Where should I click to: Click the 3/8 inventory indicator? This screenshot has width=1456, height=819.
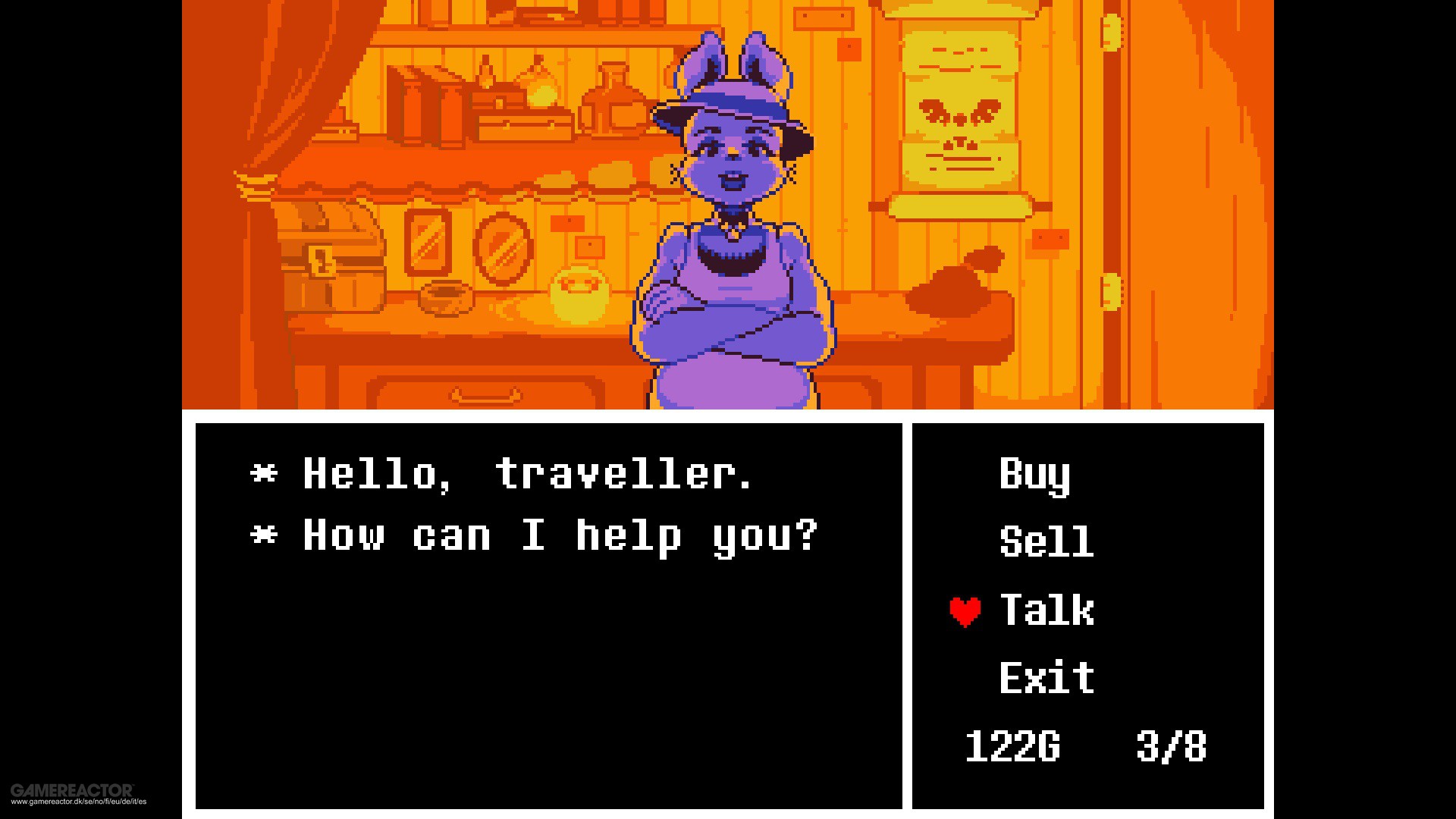pos(1170,747)
